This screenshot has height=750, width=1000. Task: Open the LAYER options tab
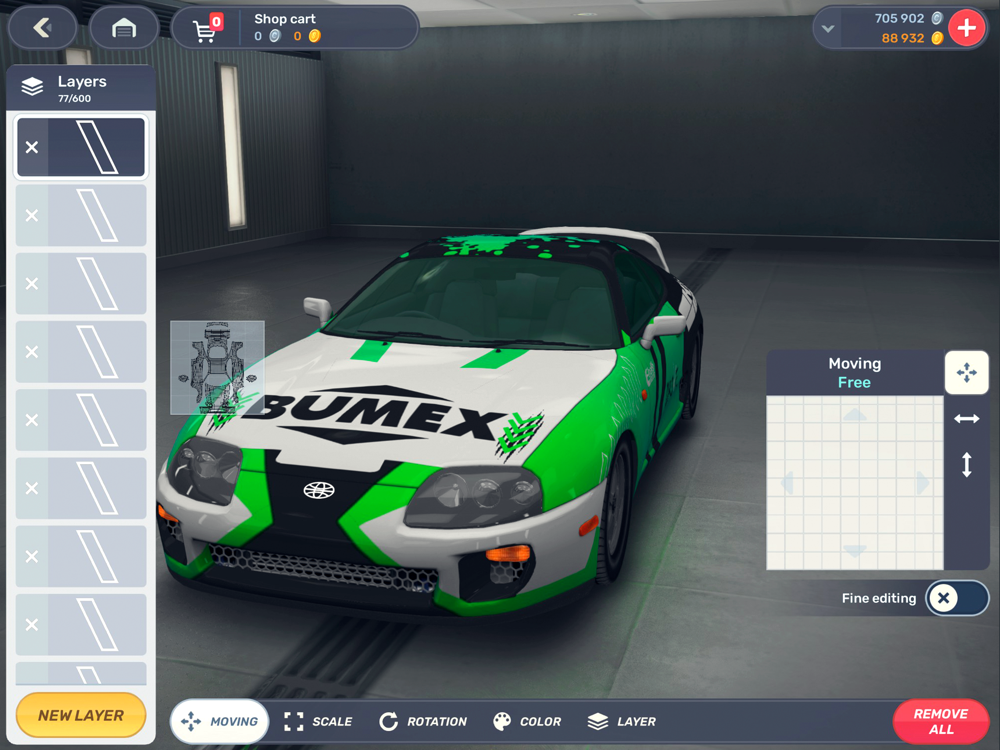(x=622, y=721)
